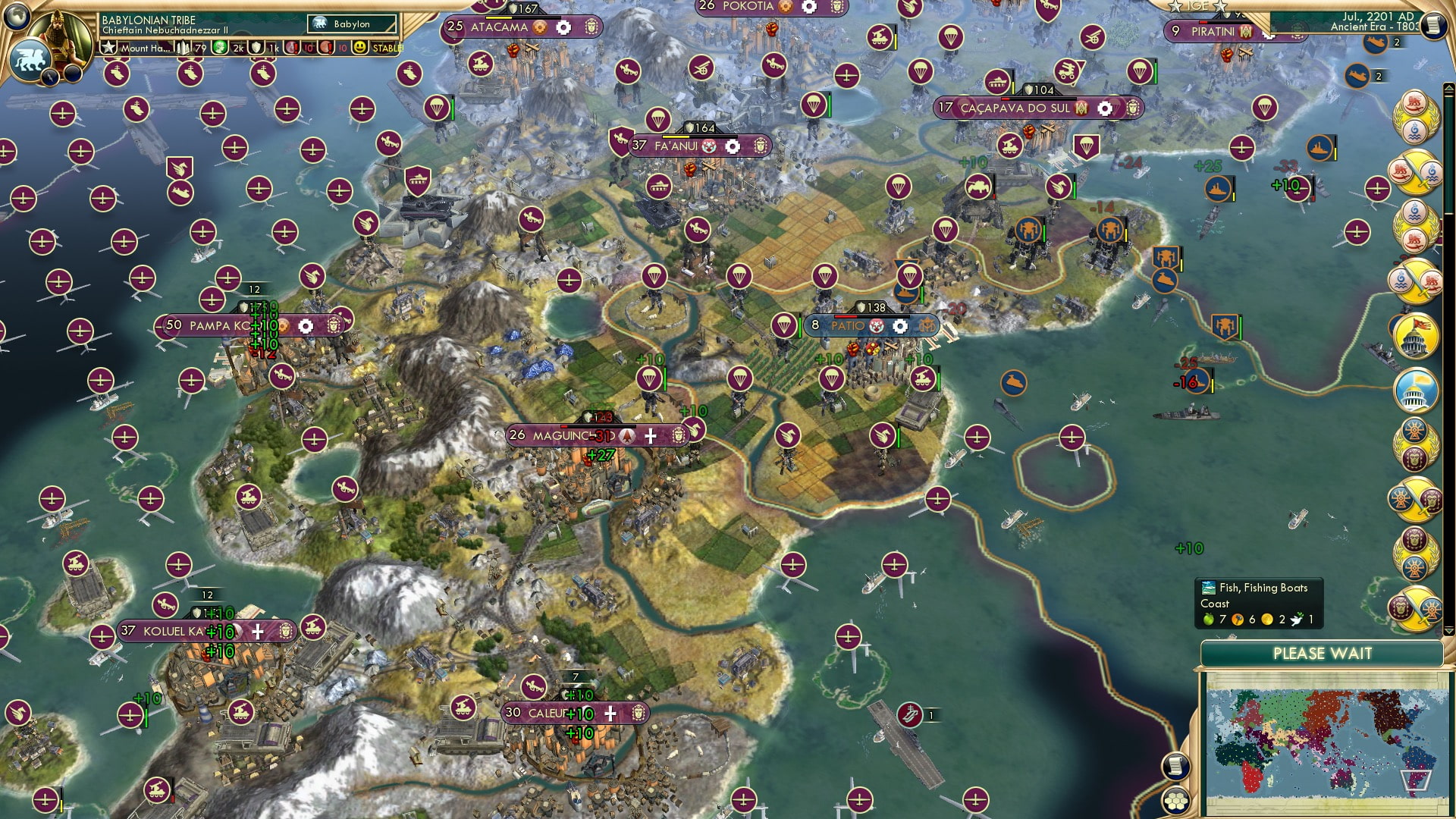This screenshot has width=1456, height=819.
Task: Select the Caçapava do Sul production gear
Action: 1103,108
